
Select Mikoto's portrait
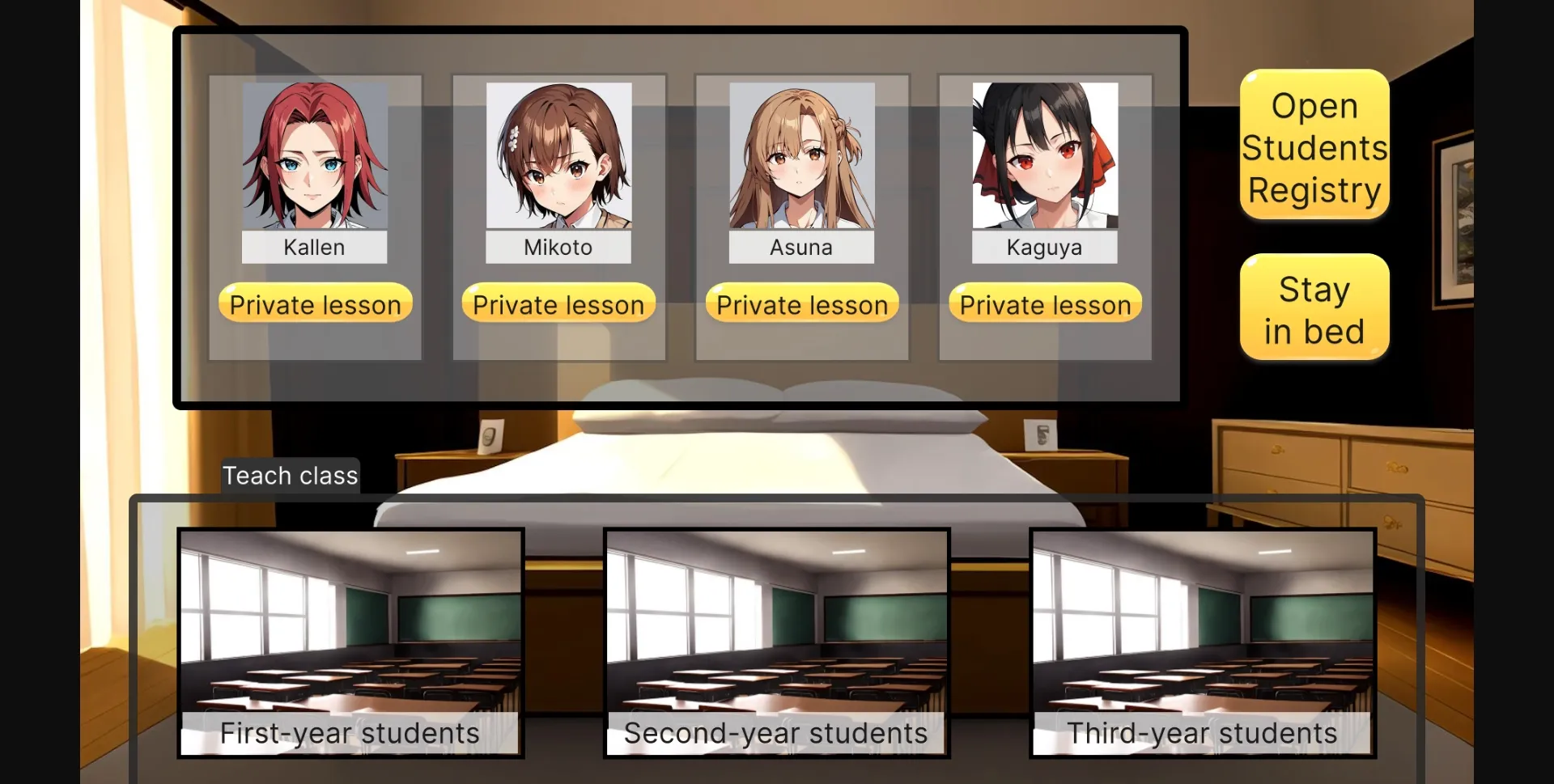pyautogui.click(x=558, y=158)
